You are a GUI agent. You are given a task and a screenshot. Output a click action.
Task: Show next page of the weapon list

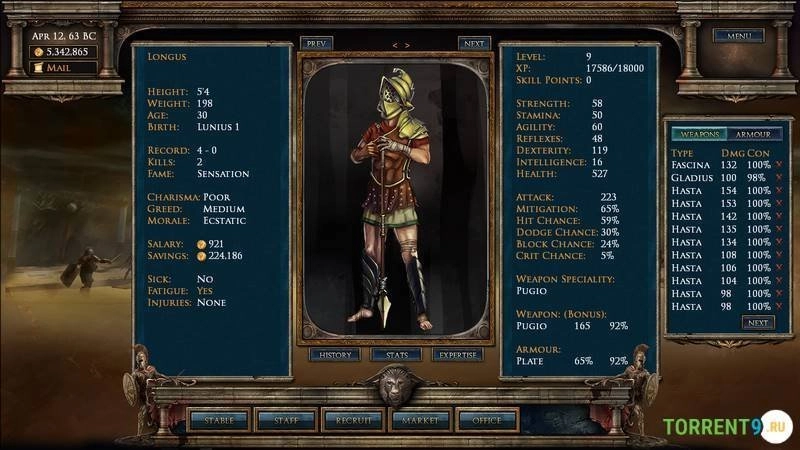click(x=757, y=323)
